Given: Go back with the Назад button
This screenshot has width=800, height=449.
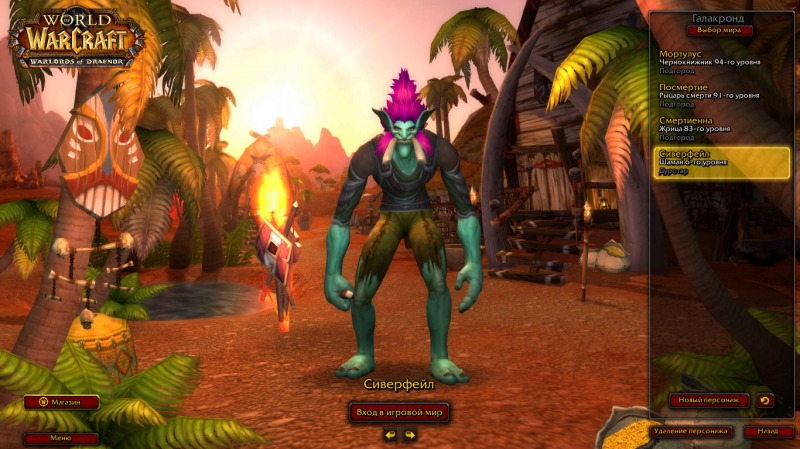Looking at the screenshot, I should click(767, 432).
